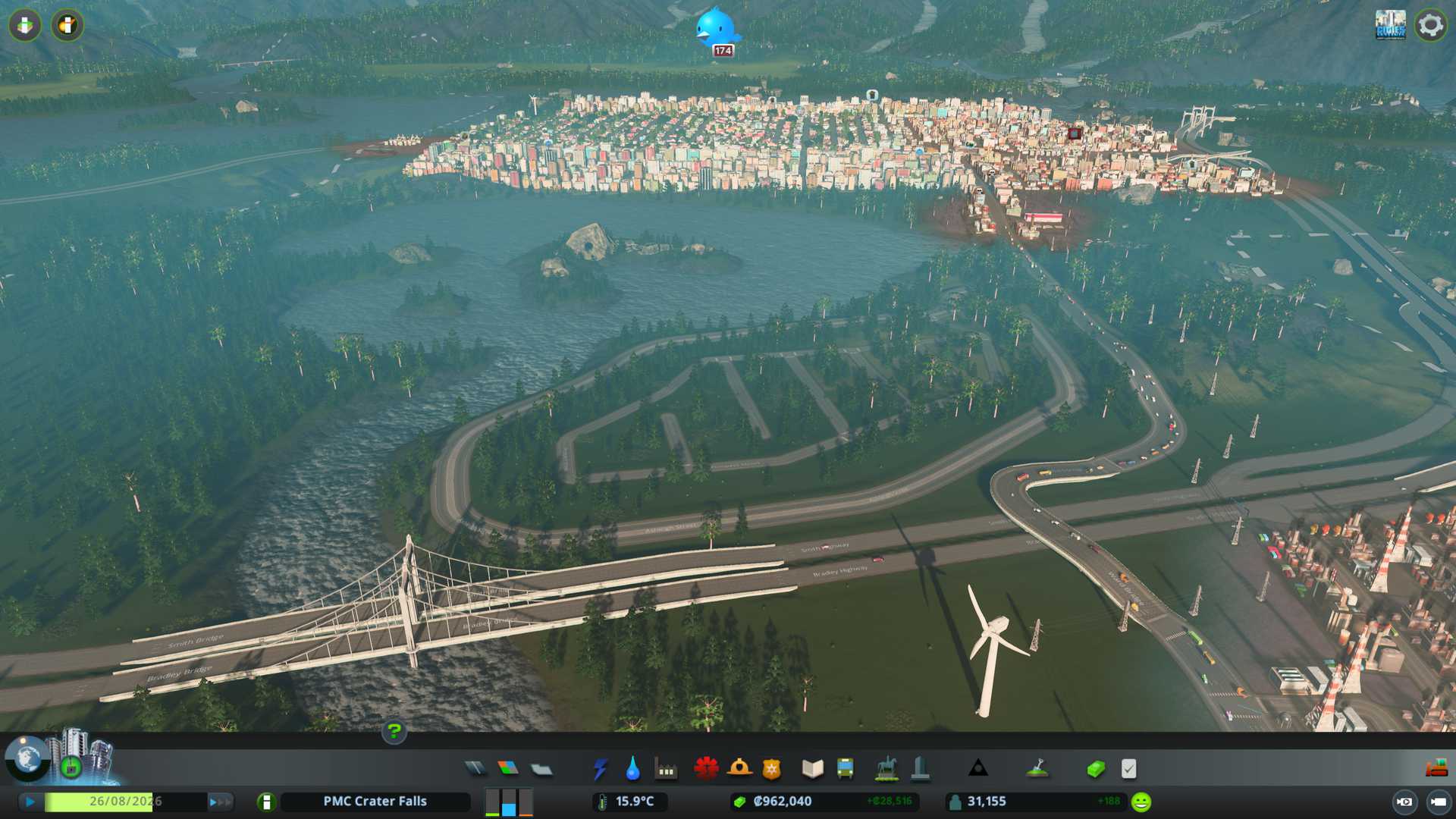
Task: Open the Parks and Plazas menu
Action: coord(886,769)
